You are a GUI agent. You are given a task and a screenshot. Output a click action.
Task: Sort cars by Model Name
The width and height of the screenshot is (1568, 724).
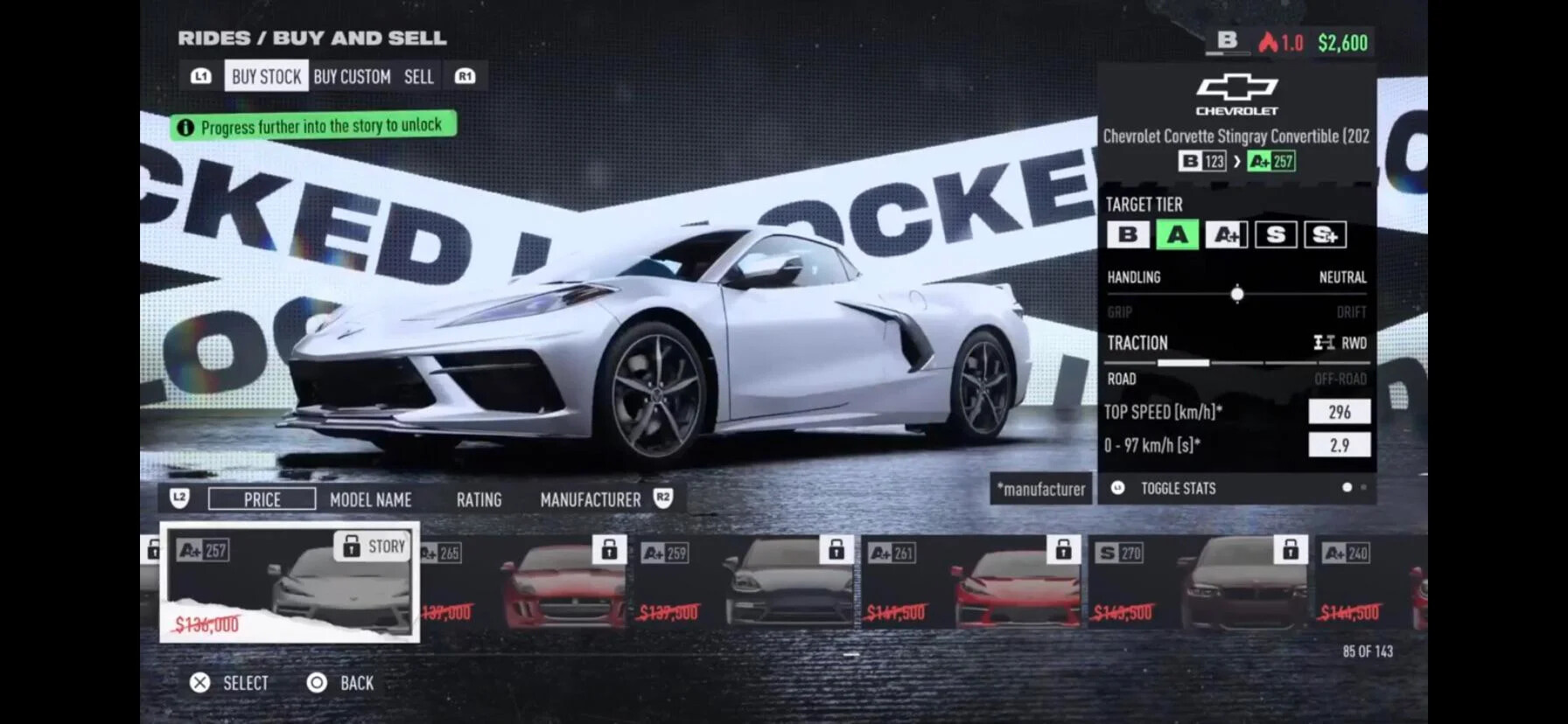click(370, 500)
